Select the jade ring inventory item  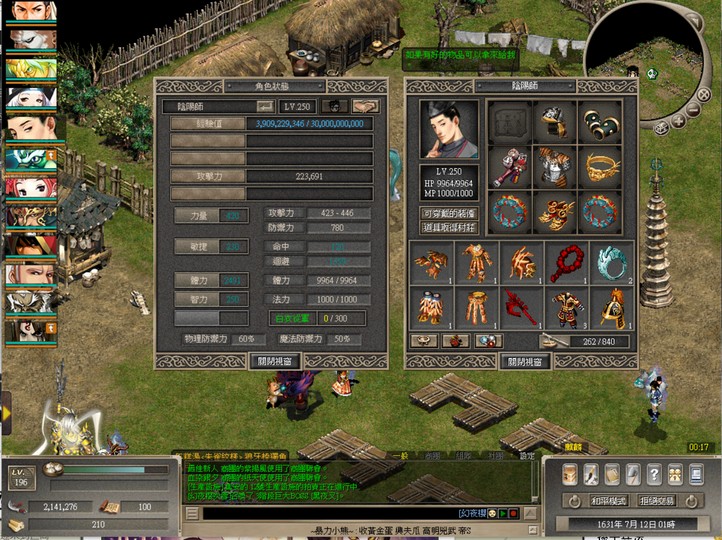611,263
